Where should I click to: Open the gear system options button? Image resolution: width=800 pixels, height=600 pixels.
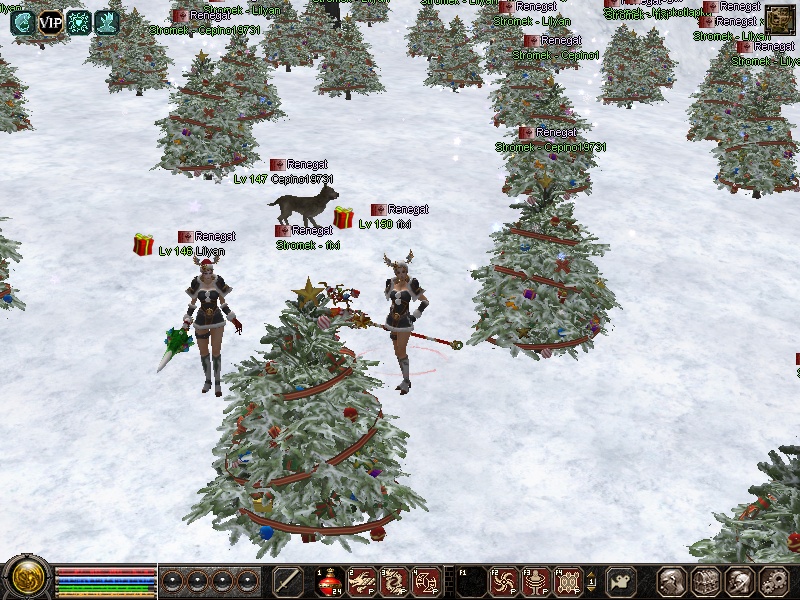point(773,581)
